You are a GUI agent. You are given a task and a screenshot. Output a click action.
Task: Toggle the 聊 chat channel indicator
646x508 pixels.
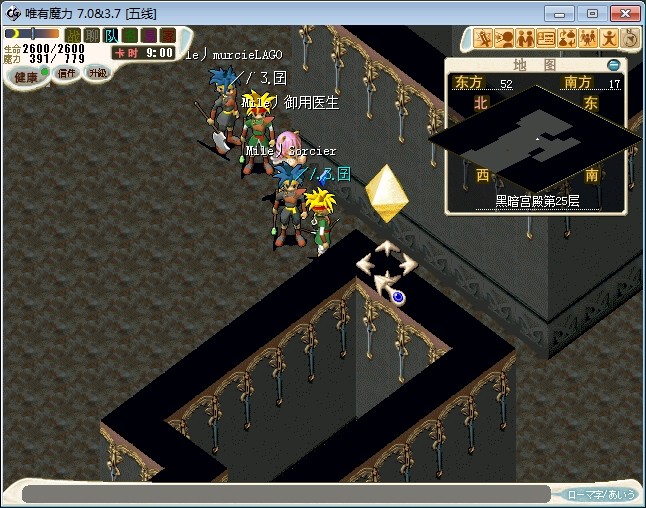coord(92,35)
